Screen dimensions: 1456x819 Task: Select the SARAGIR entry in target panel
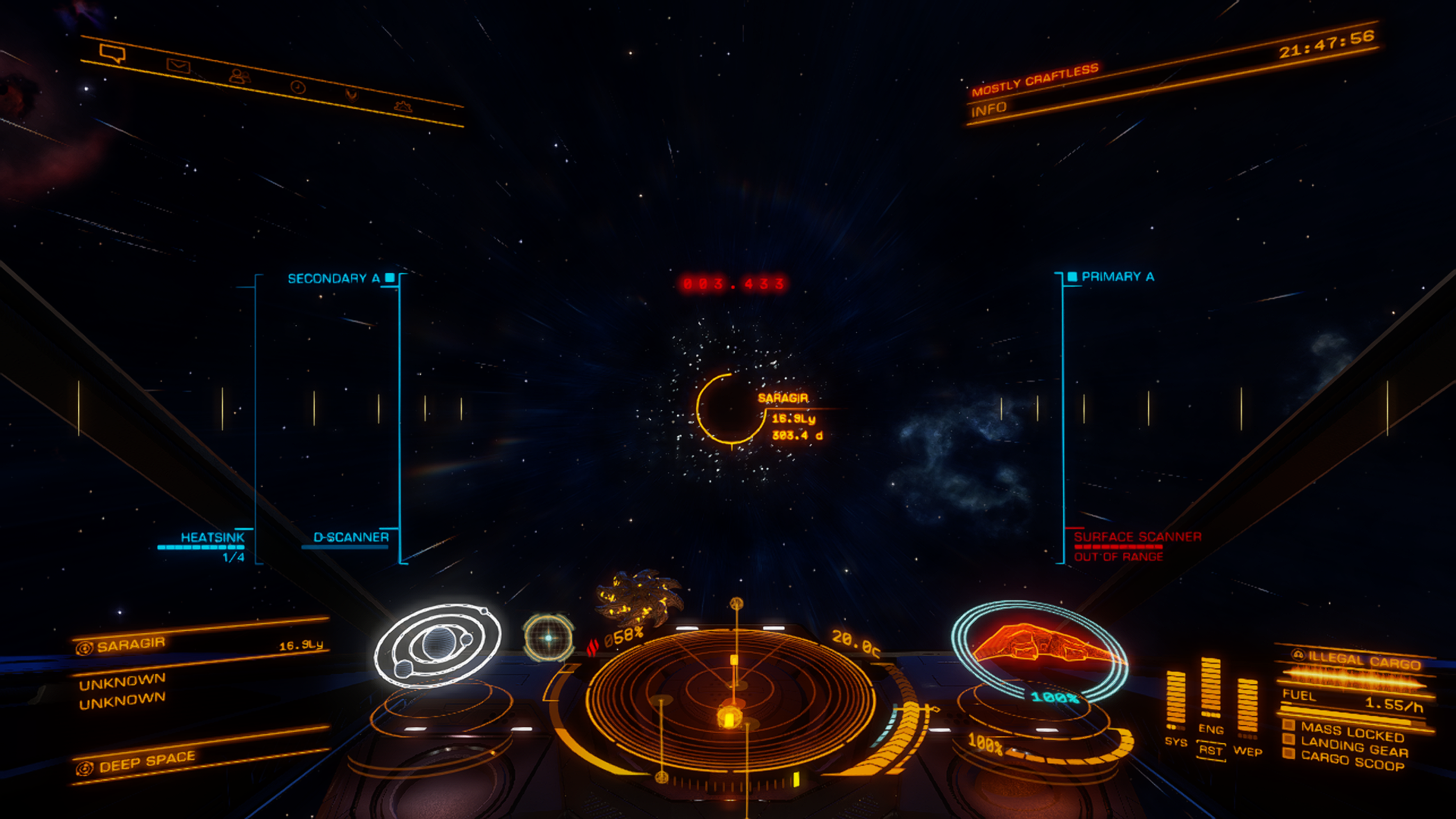(130, 645)
